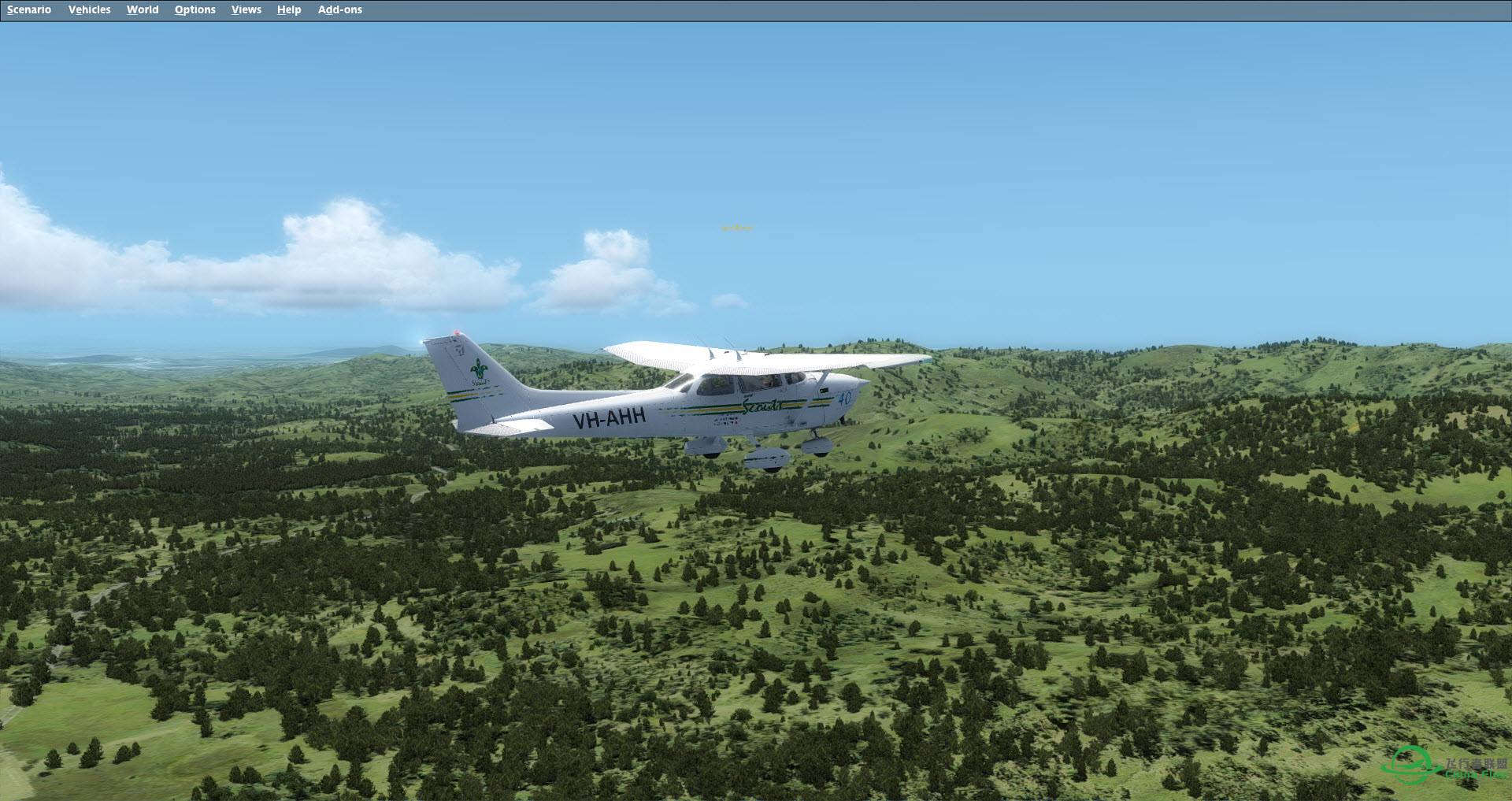Click the World menu
Screen dimensions: 1512x801
pos(143,9)
